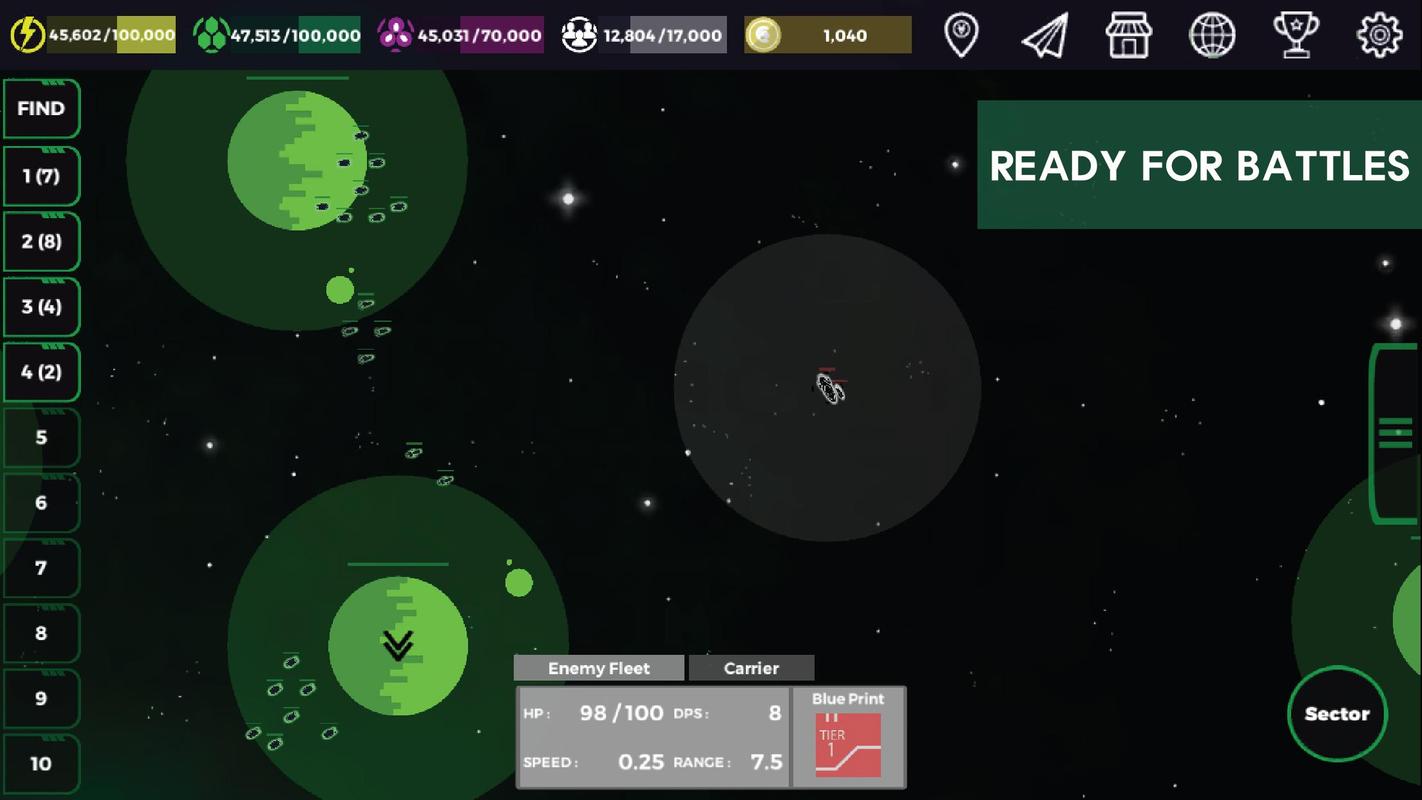The width and height of the screenshot is (1422, 800).
Task: Switch to the Carrier tab
Action: [751, 668]
